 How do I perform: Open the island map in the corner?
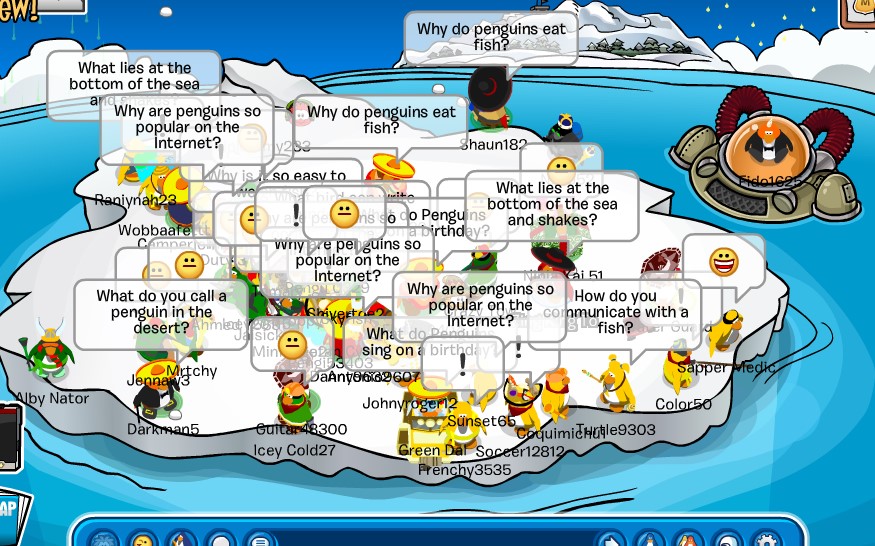[10, 509]
